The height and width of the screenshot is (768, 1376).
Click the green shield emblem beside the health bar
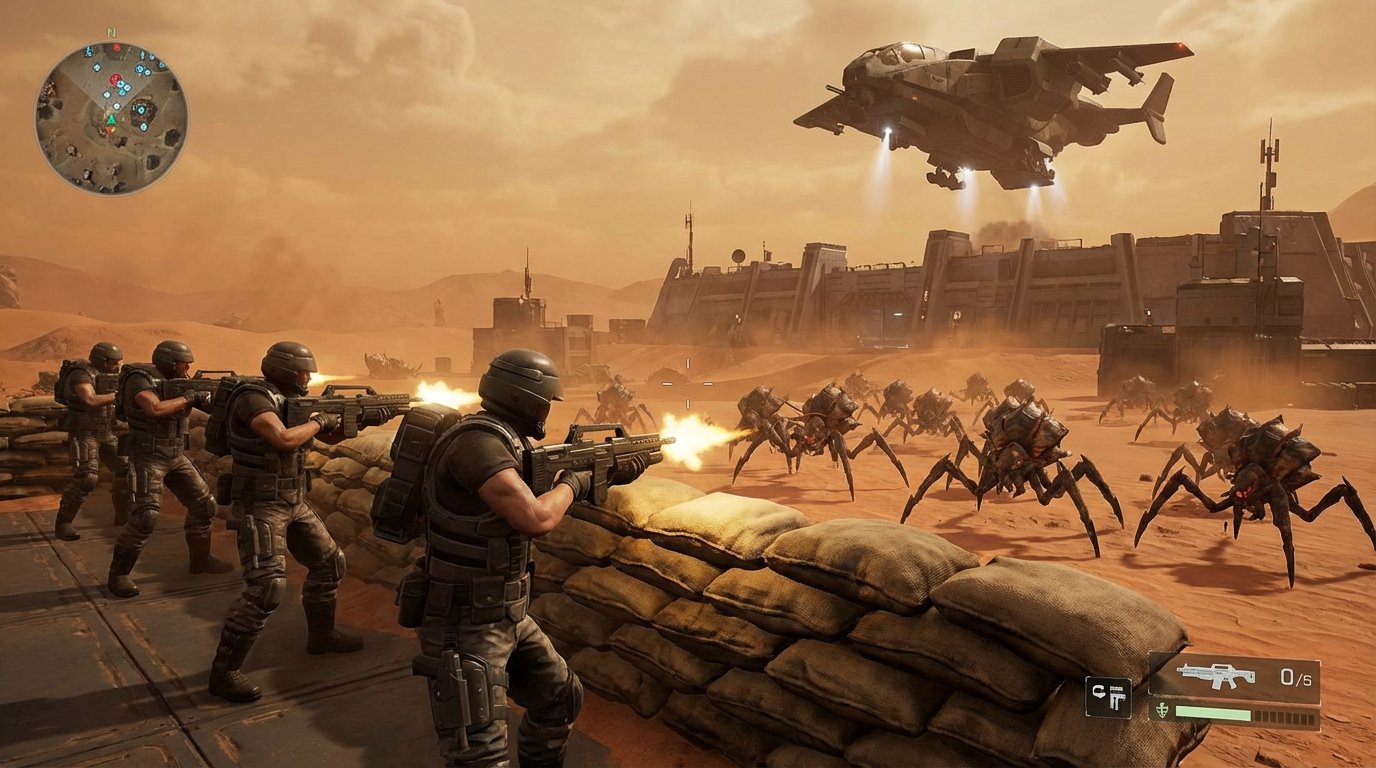tap(1163, 711)
